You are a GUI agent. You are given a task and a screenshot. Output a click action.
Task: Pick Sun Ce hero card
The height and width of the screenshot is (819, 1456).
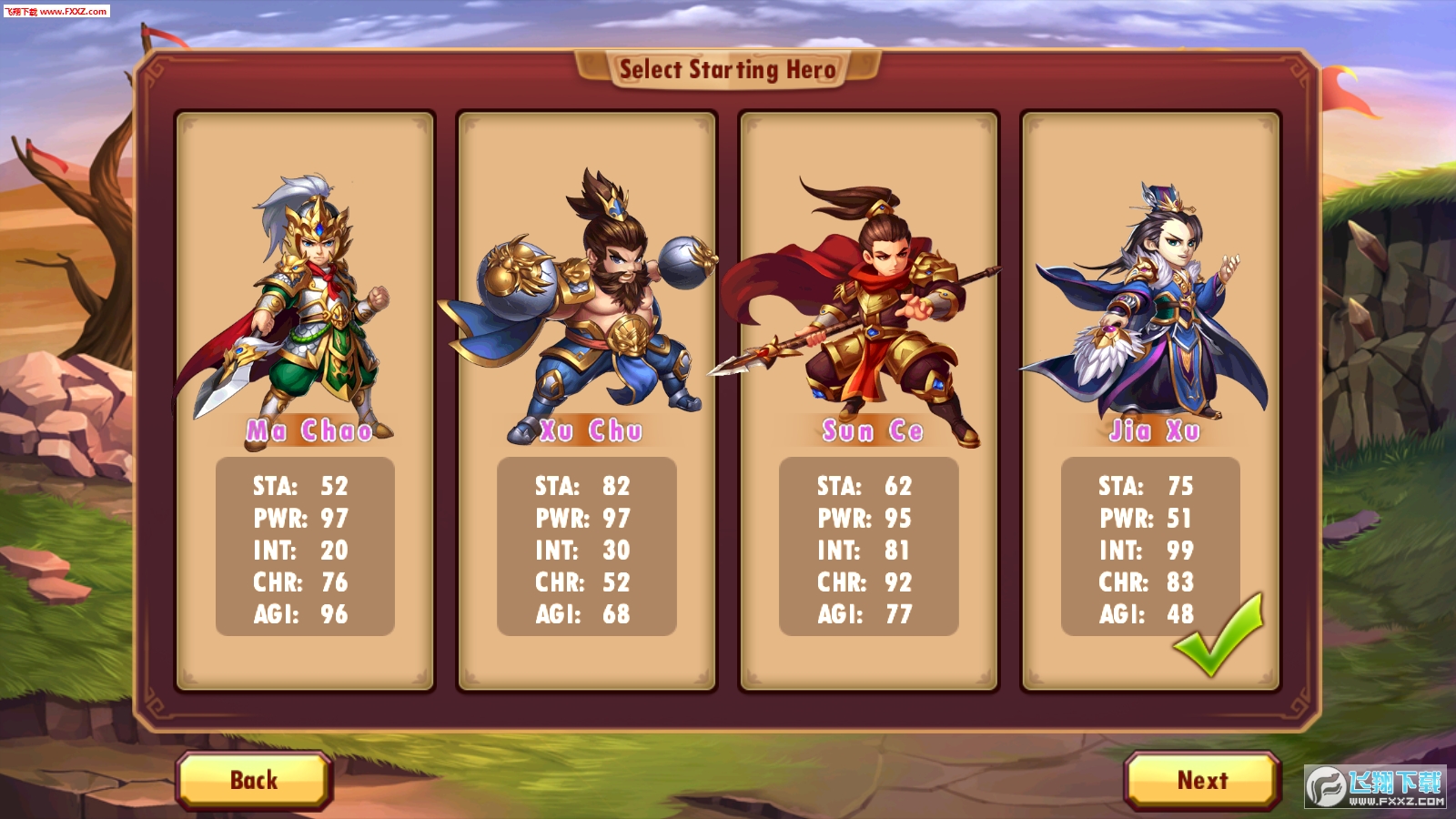click(869, 400)
